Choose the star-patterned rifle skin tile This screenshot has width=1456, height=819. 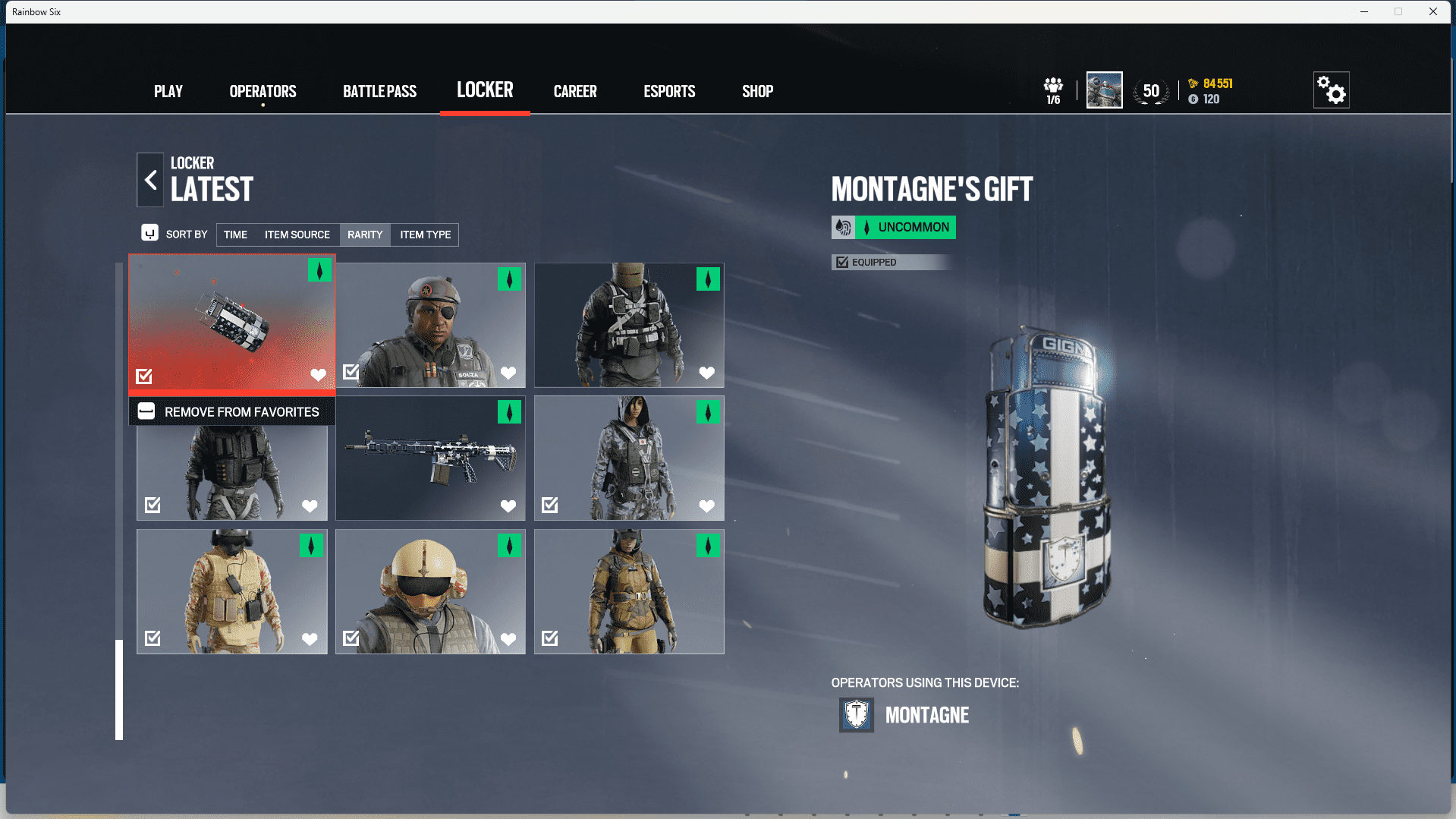tap(430, 458)
